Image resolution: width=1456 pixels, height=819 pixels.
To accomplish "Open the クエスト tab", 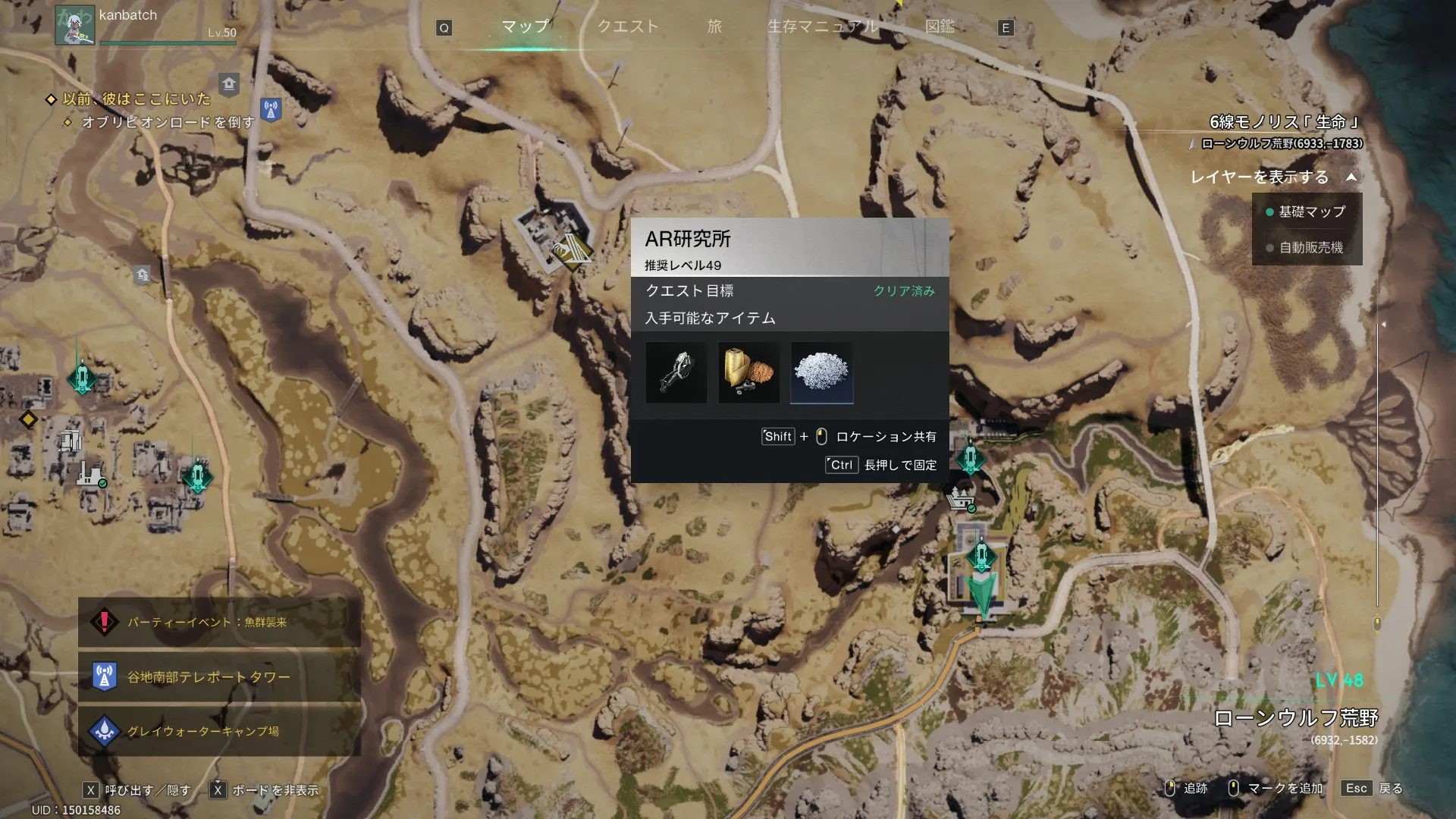I will tap(627, 27).
